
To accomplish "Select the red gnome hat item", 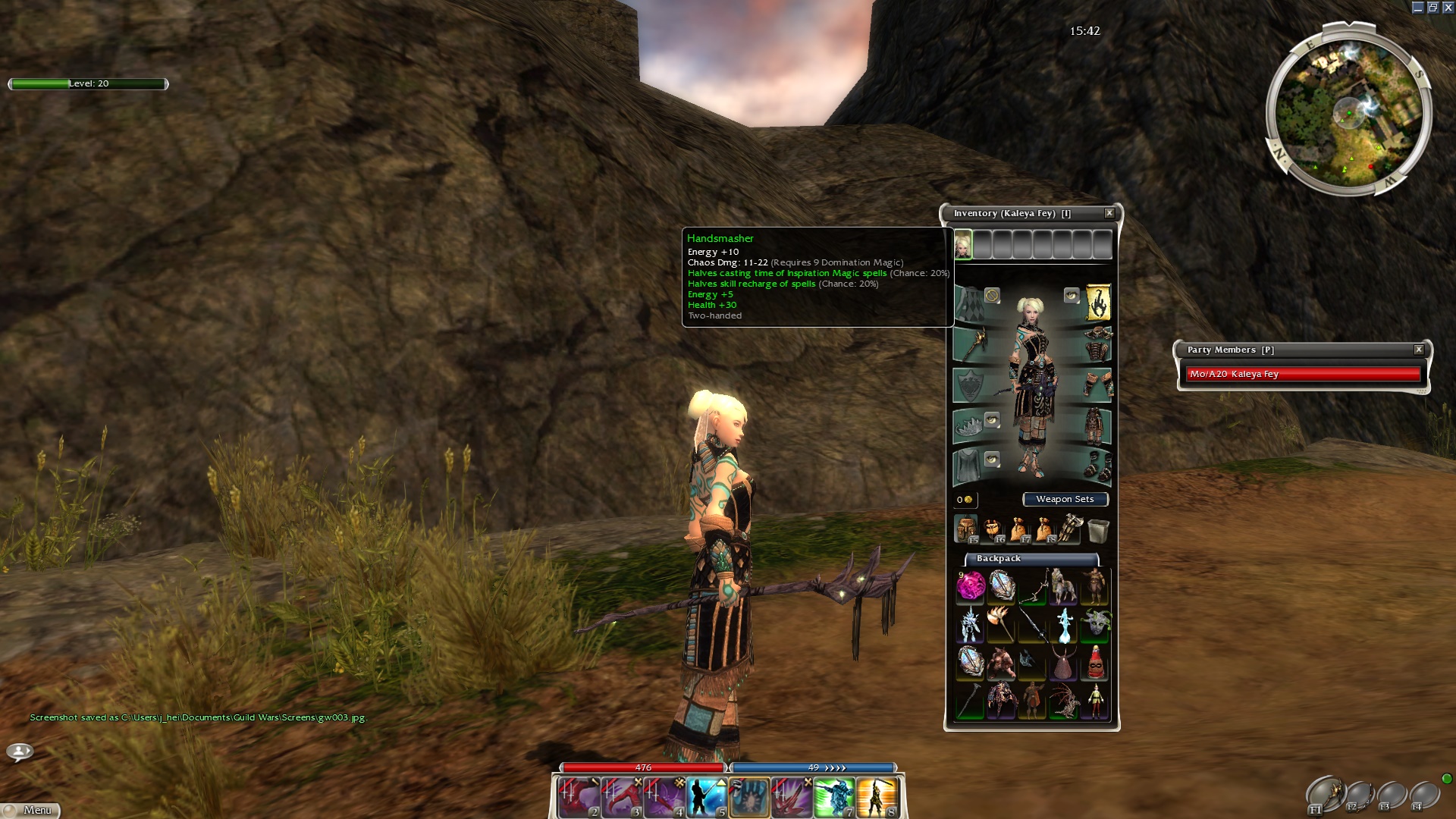I will [x=1094, y=664].
